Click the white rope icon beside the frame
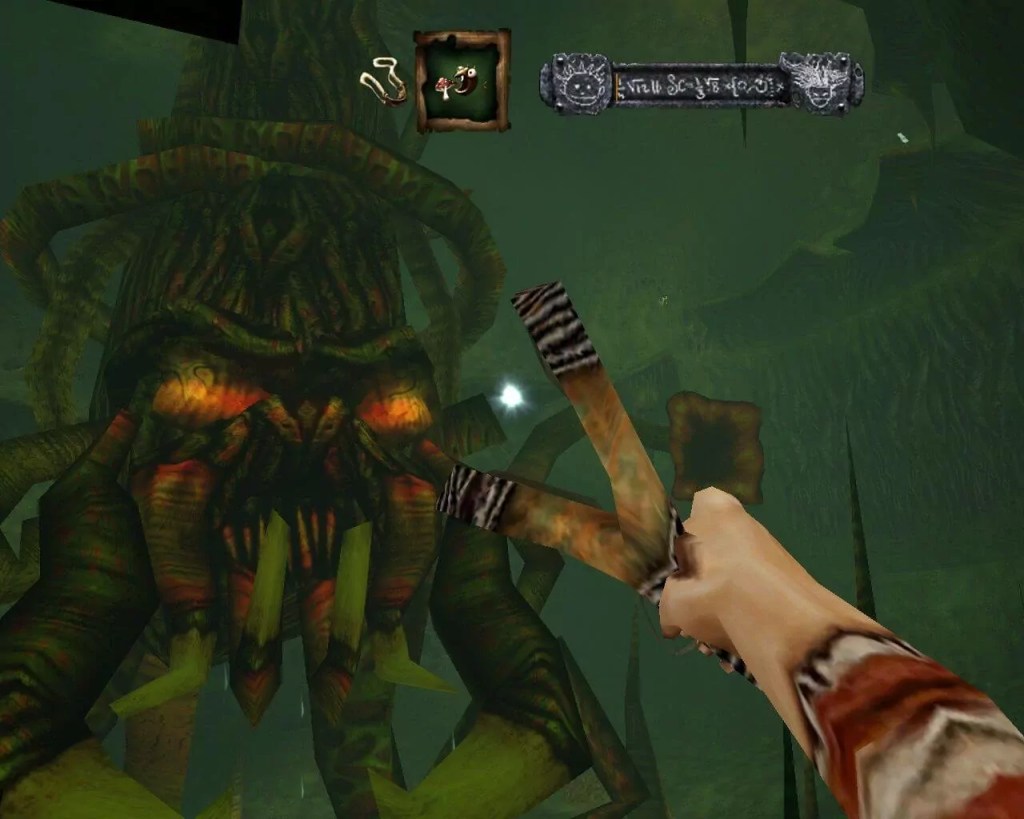This screenshot has height=819, width=1024. tap(385, 82)
